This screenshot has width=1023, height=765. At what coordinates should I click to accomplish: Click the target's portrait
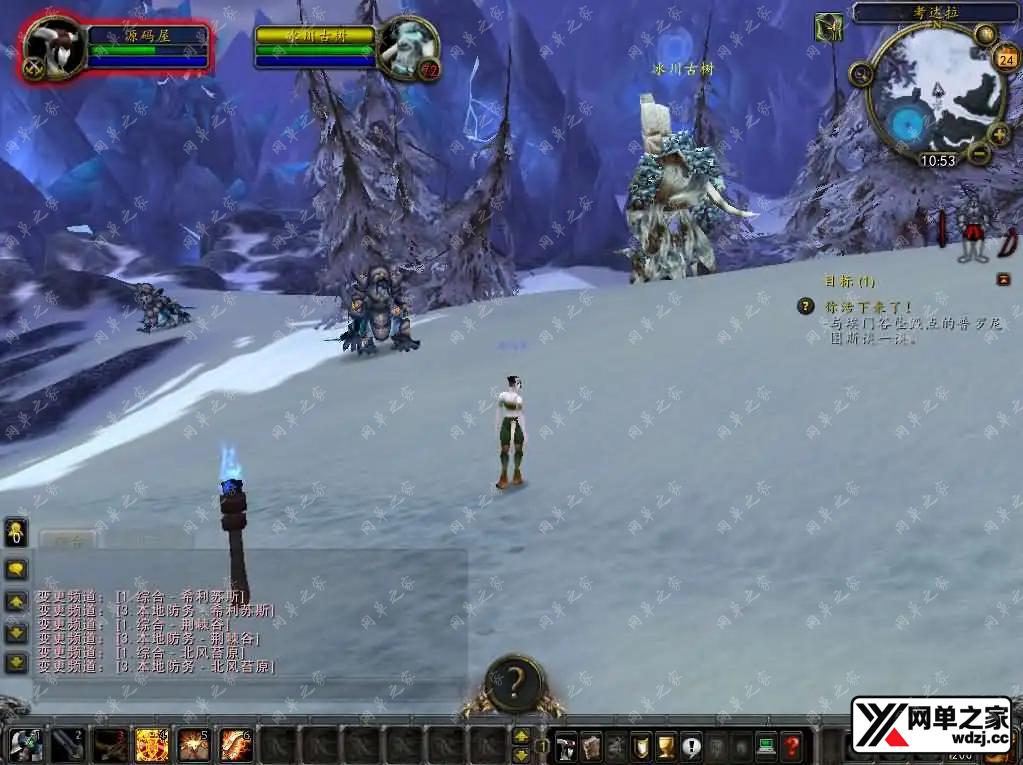coord(409,46)
